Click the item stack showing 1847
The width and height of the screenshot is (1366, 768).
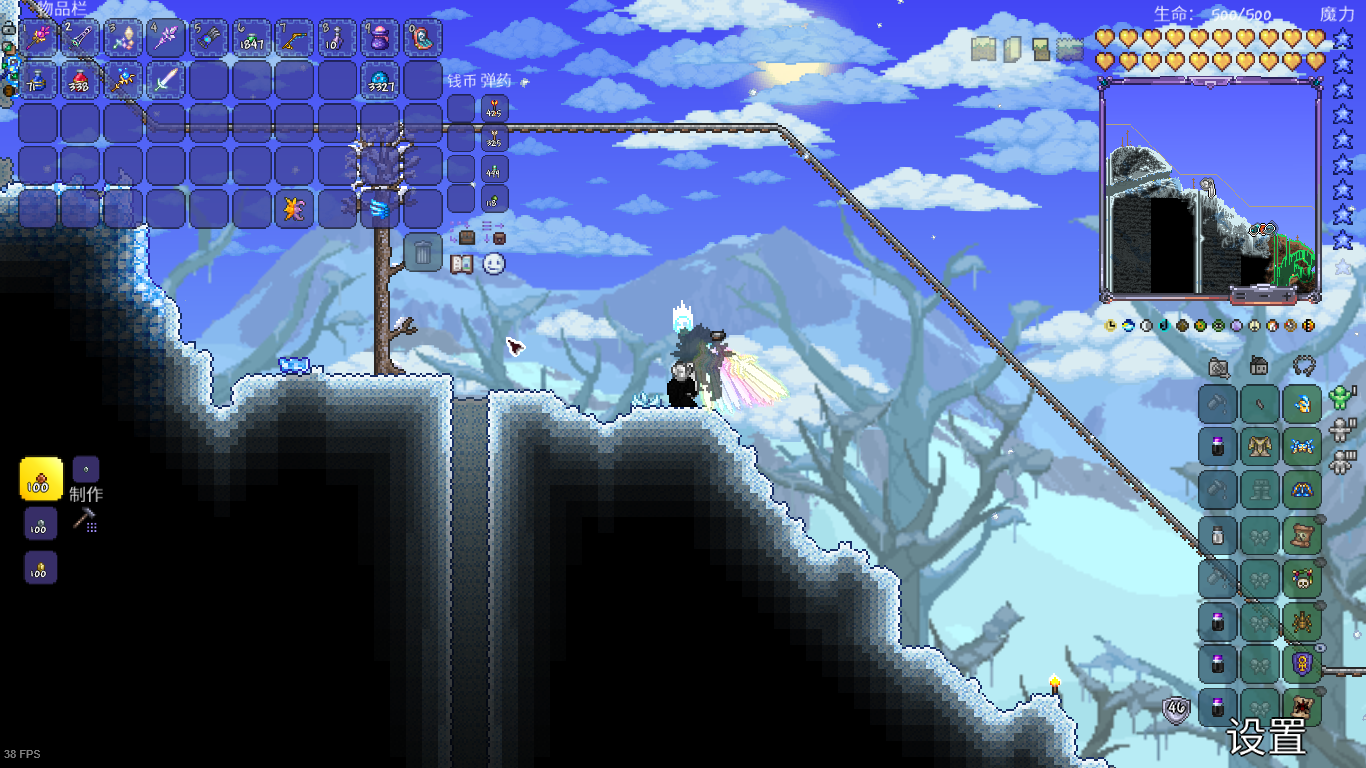pyautogui.click(x=252, y=38)
